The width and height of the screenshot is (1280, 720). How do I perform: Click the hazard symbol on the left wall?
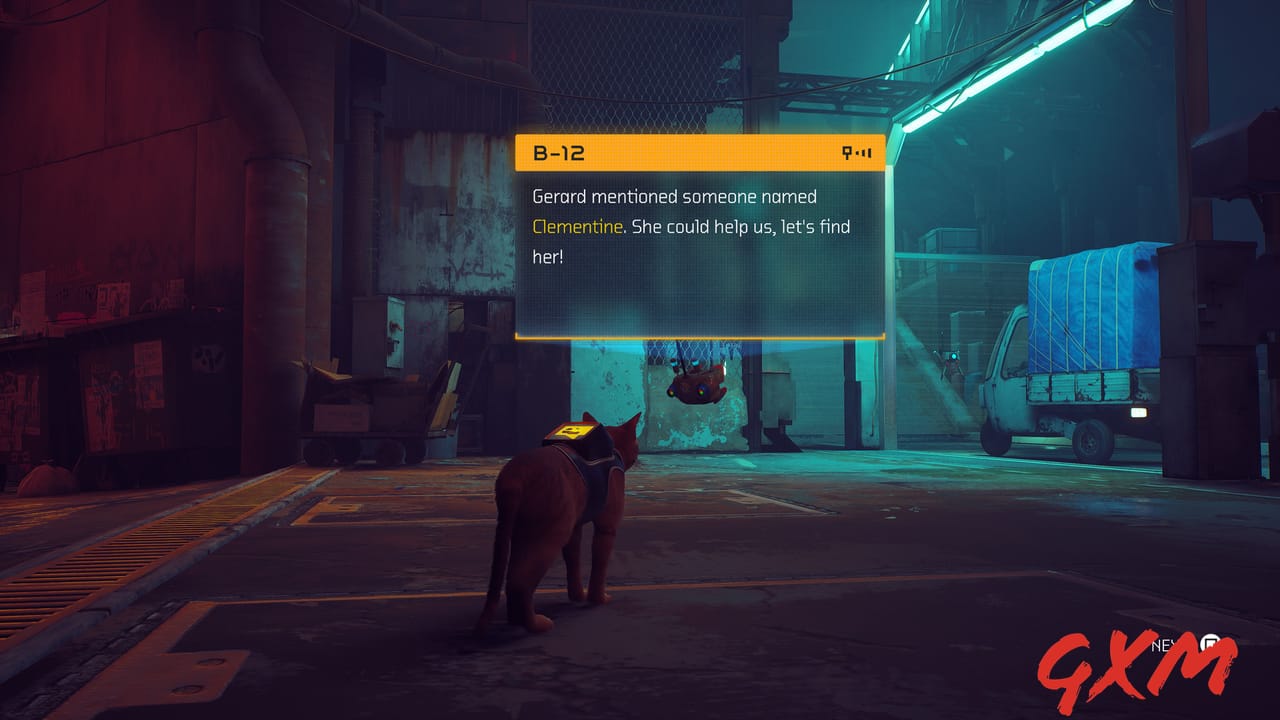pos(210,355)
